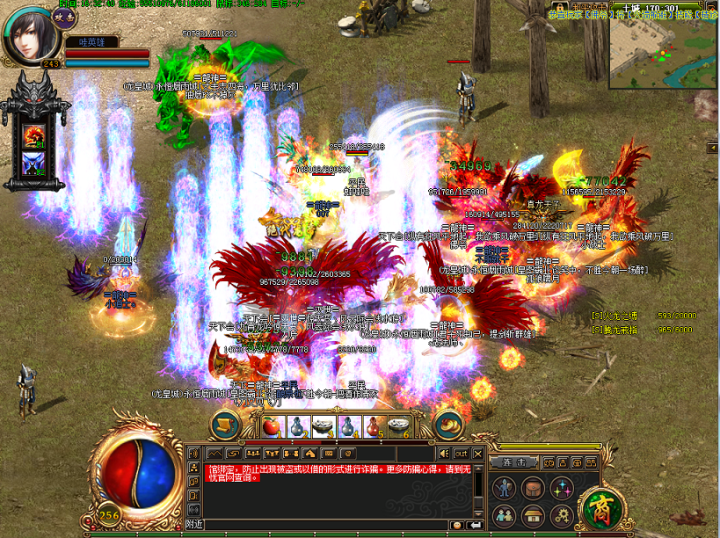Image resolution: width=720 pixels, height=538 pixels.
Task: Click the player character portrait
Action: (32, 34)
